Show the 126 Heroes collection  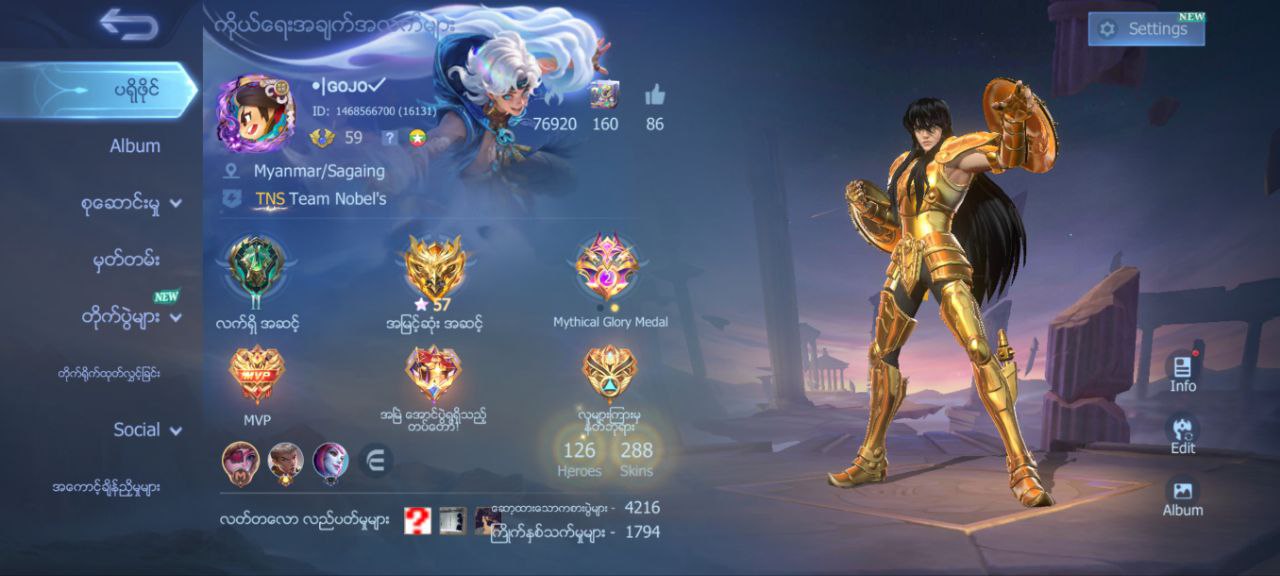pyautogui.click(x=579, y=458)
